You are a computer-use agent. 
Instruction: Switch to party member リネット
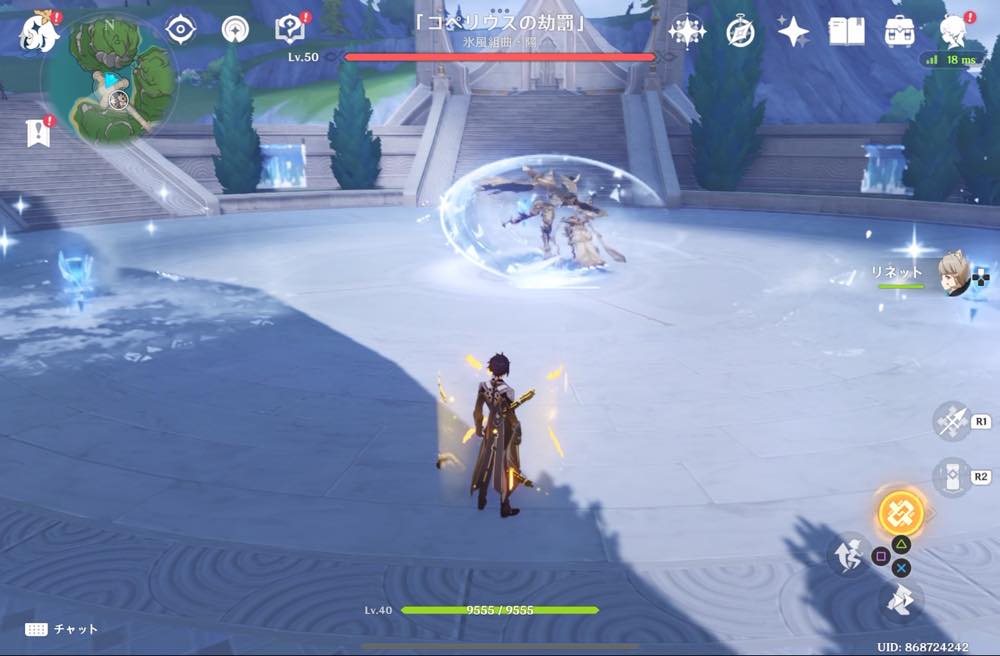pos(952,272)
